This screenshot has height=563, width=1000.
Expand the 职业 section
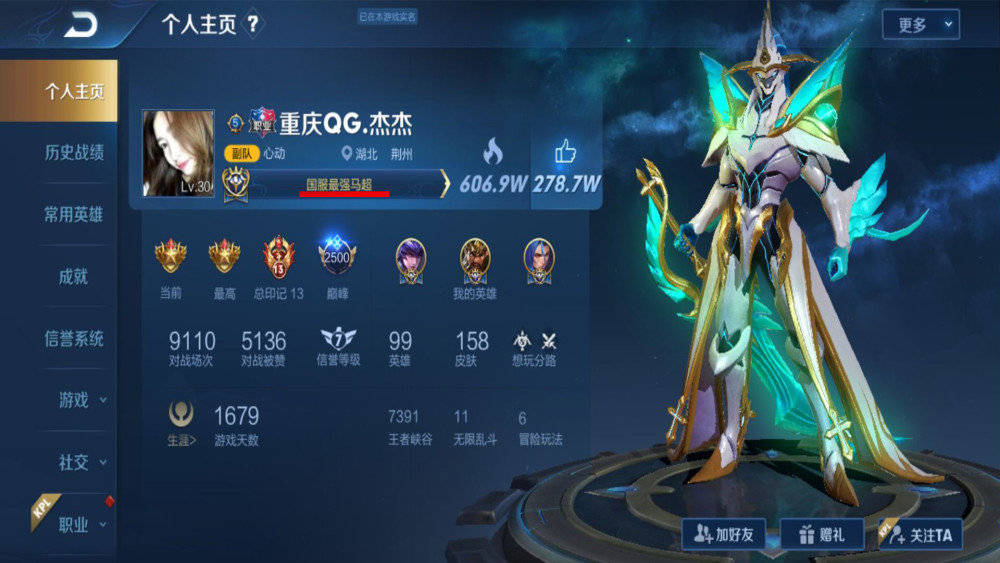80,524
